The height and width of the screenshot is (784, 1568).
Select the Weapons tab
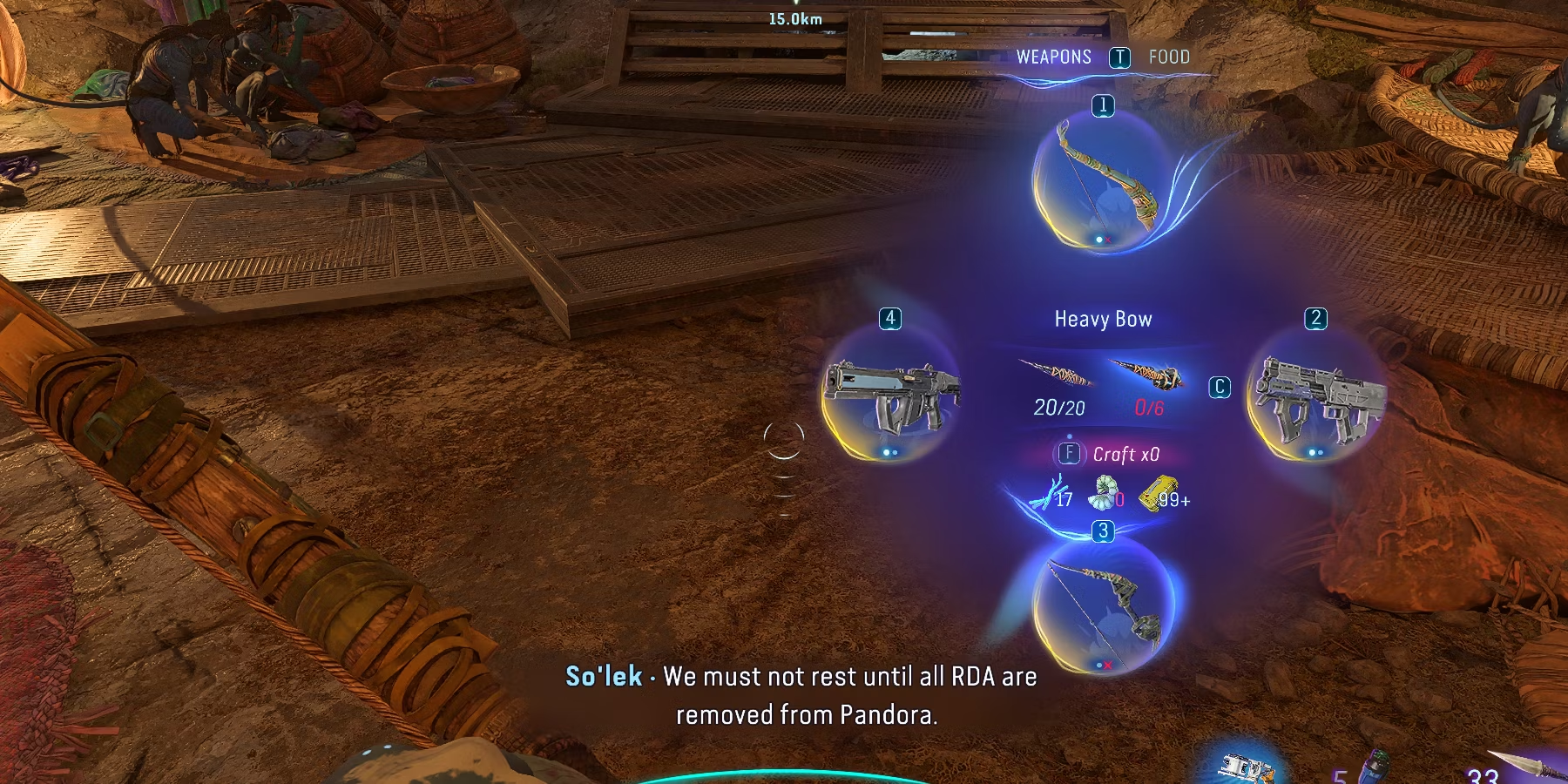(1053, 57)
